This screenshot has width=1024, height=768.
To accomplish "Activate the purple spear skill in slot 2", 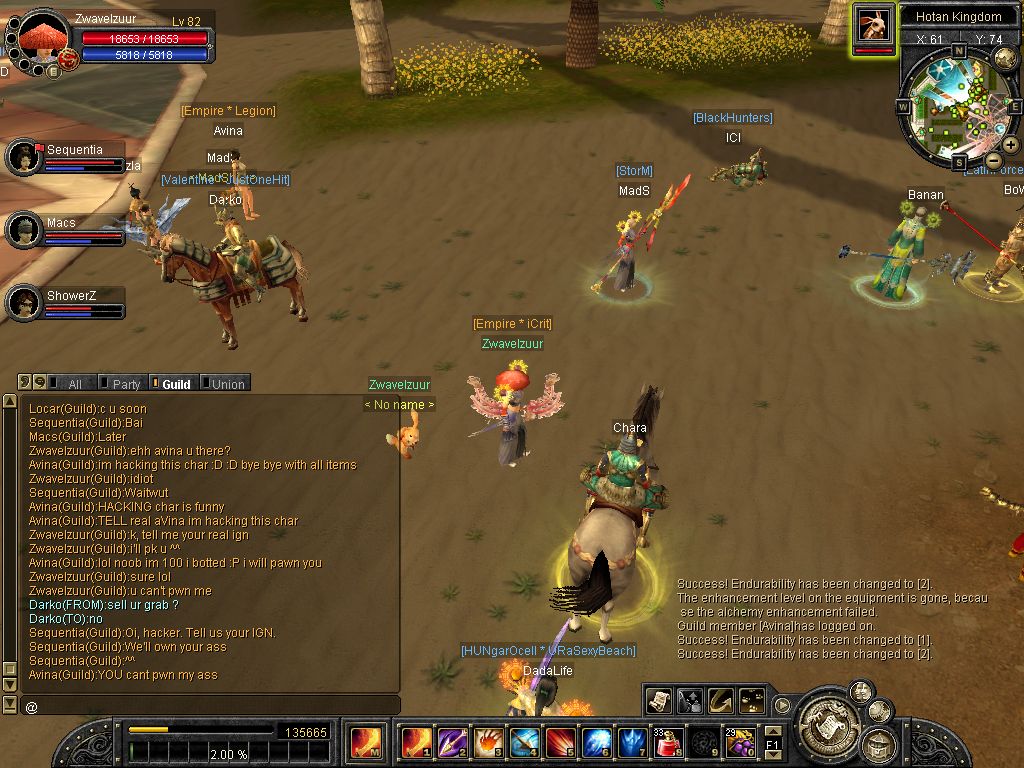I will pyautogui.click(x=453, y=742).
